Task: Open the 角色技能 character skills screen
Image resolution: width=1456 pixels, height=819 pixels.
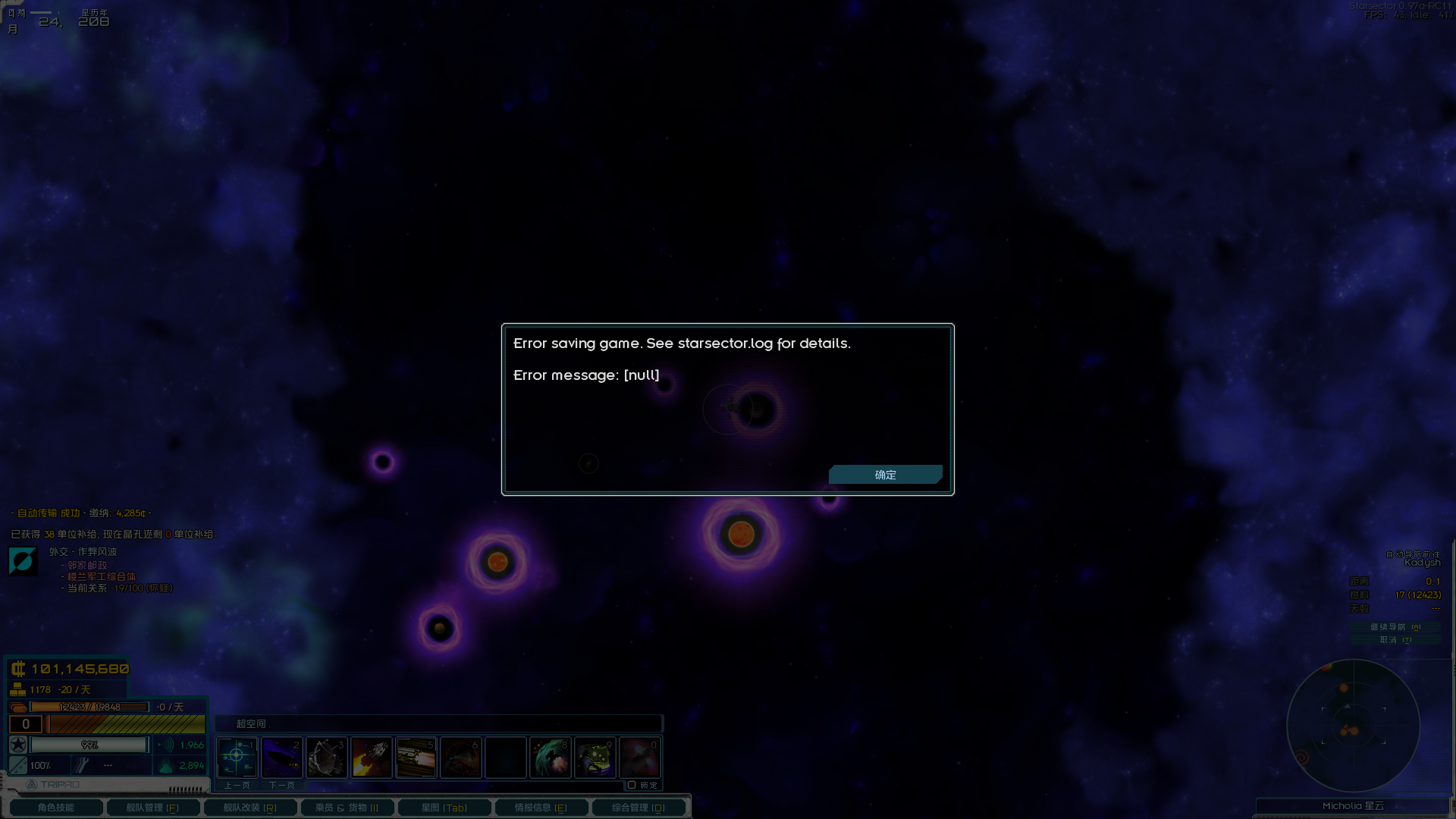Action: pyautogui.click(x=56, y=808)
